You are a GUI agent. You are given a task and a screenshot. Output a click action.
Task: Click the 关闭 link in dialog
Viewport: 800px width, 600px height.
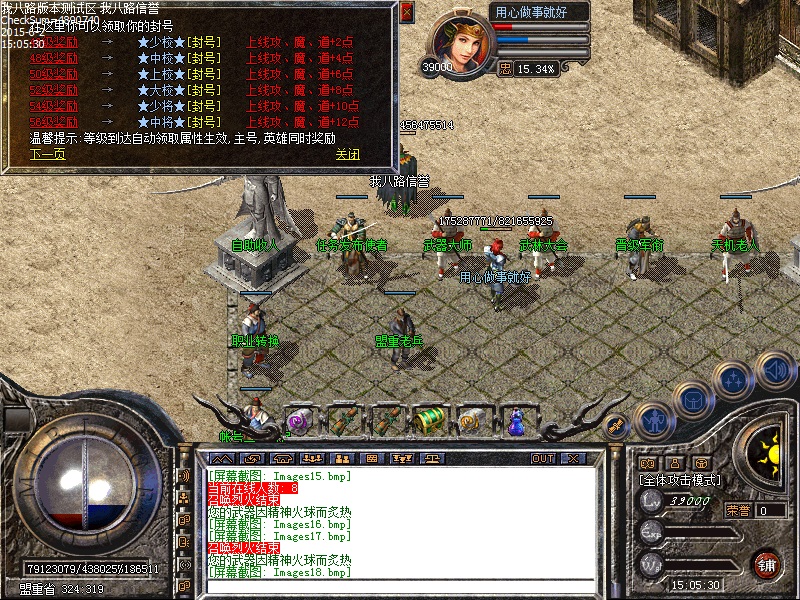pos(347,154)
